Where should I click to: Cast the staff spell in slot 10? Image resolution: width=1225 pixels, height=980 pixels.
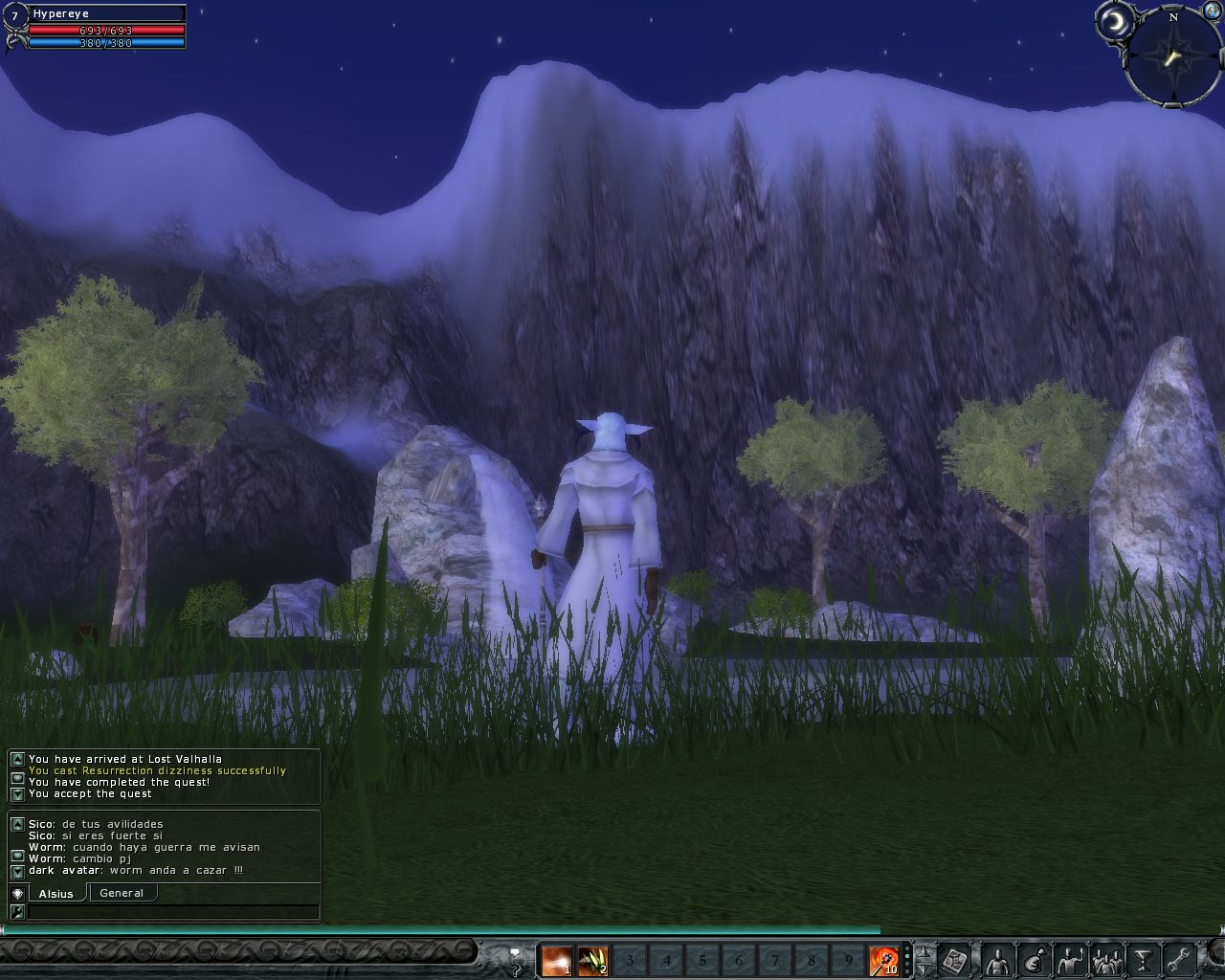[883, 960]
